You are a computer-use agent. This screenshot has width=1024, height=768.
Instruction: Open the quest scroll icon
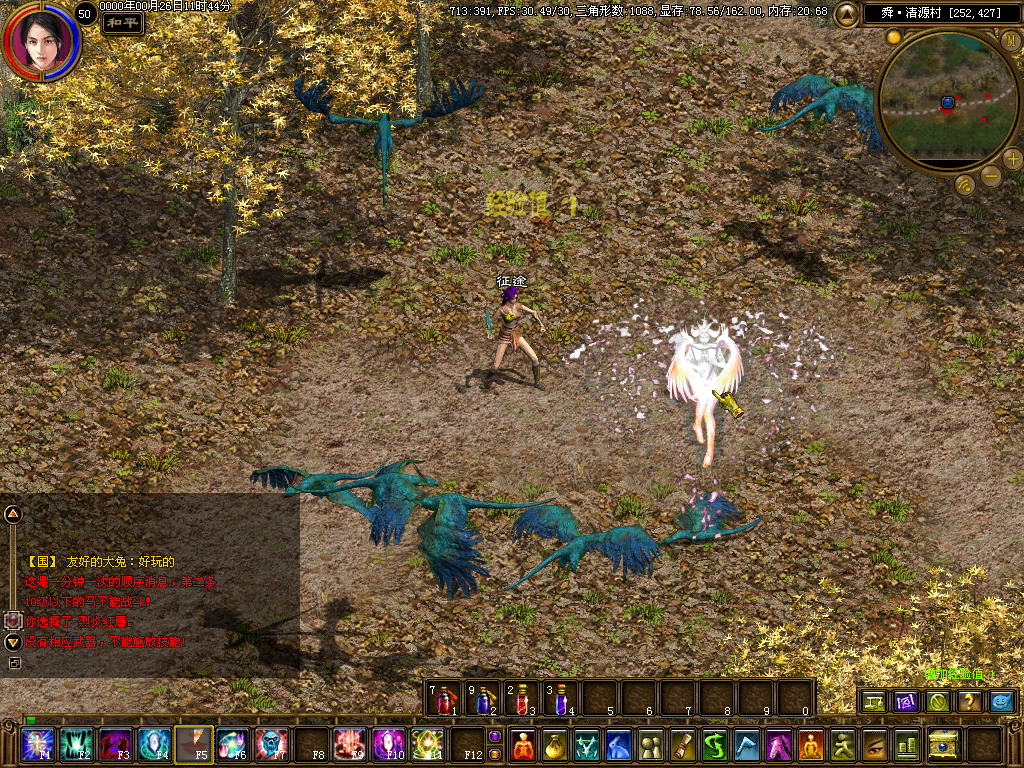coord(683,745)
